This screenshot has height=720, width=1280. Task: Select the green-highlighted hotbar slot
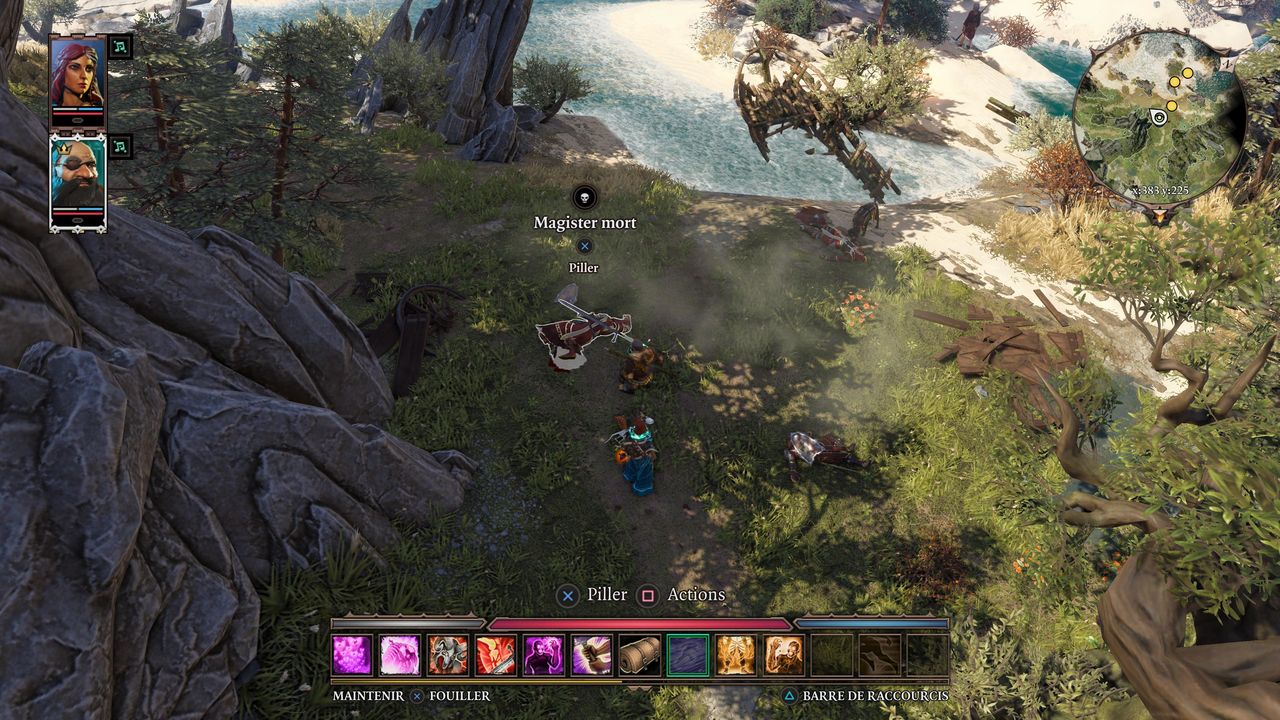688,655
